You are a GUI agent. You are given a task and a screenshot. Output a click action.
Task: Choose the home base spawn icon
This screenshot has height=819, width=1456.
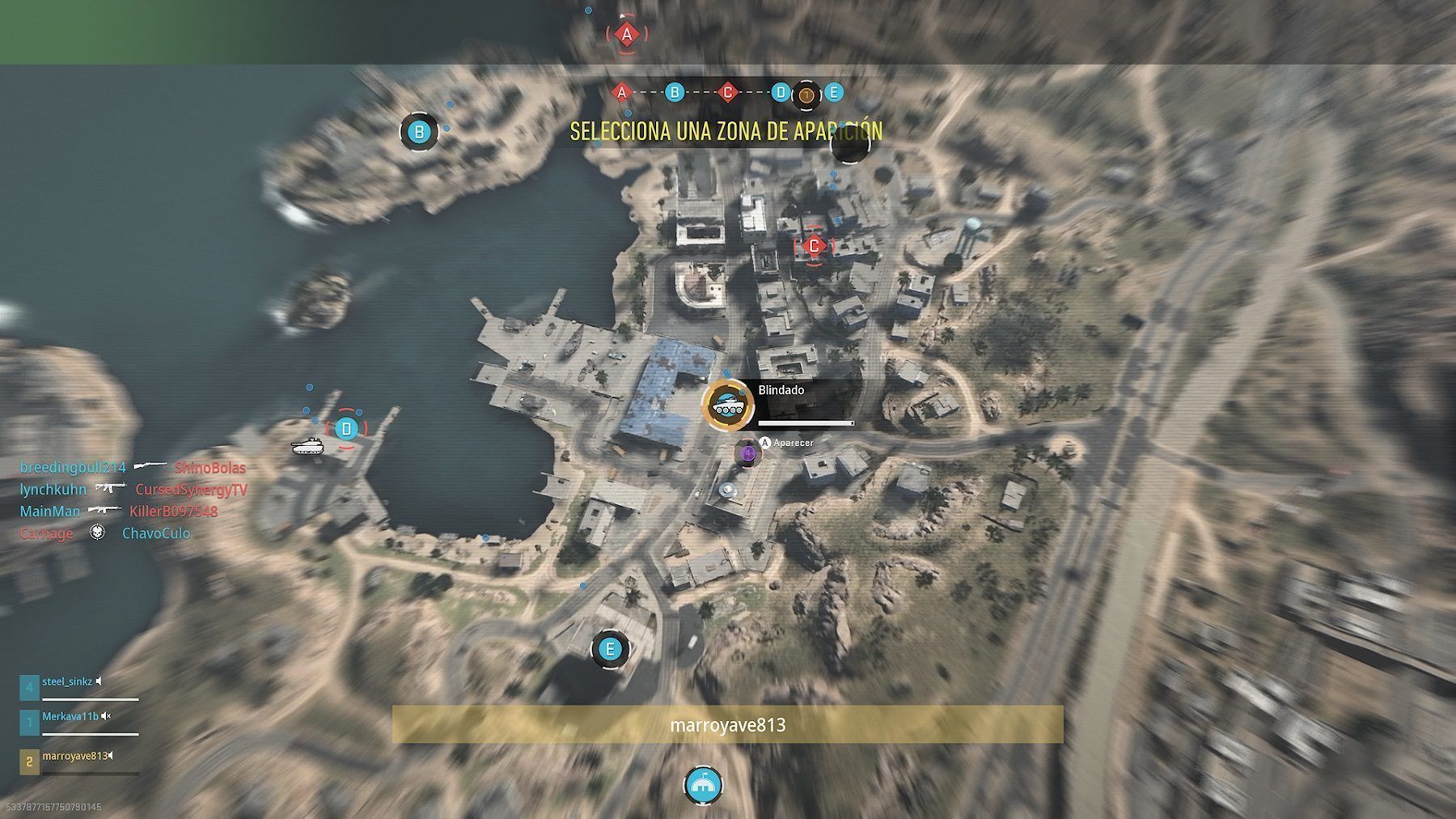pos(702,784)
